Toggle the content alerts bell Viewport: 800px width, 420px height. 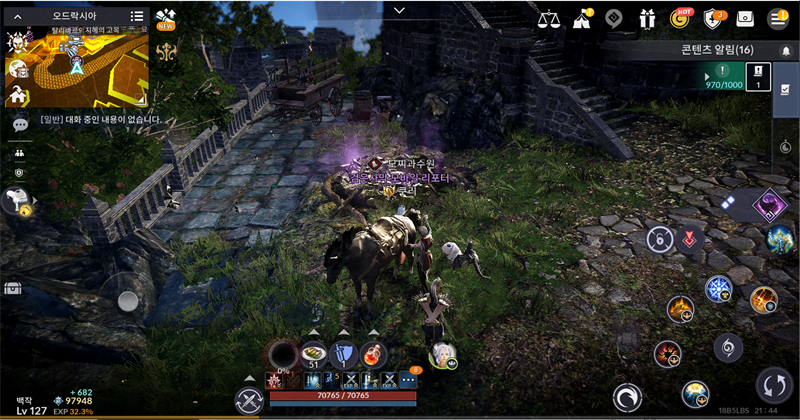[786, 50]
